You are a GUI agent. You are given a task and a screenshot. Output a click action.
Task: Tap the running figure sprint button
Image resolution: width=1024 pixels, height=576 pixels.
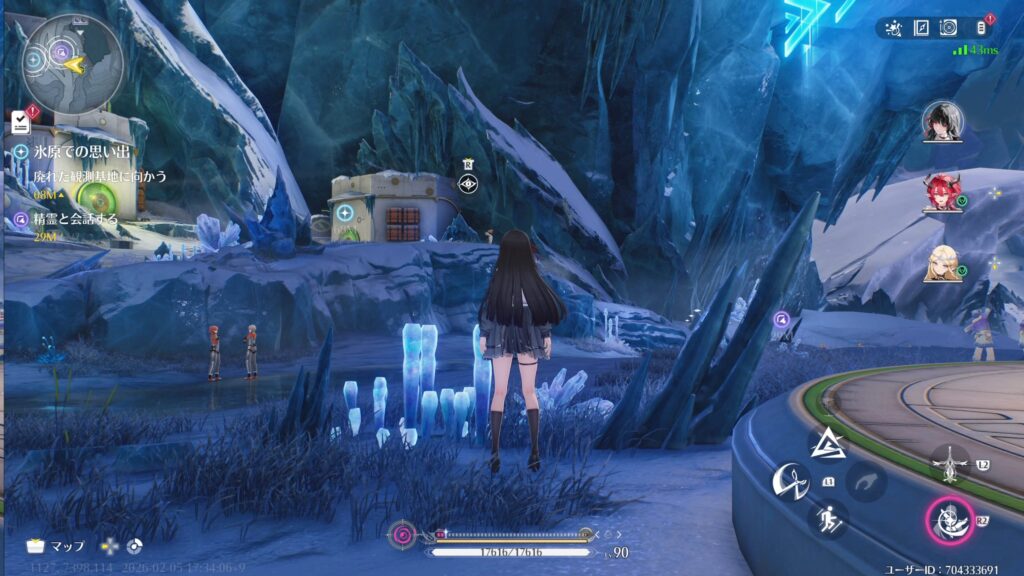point(828,518)
